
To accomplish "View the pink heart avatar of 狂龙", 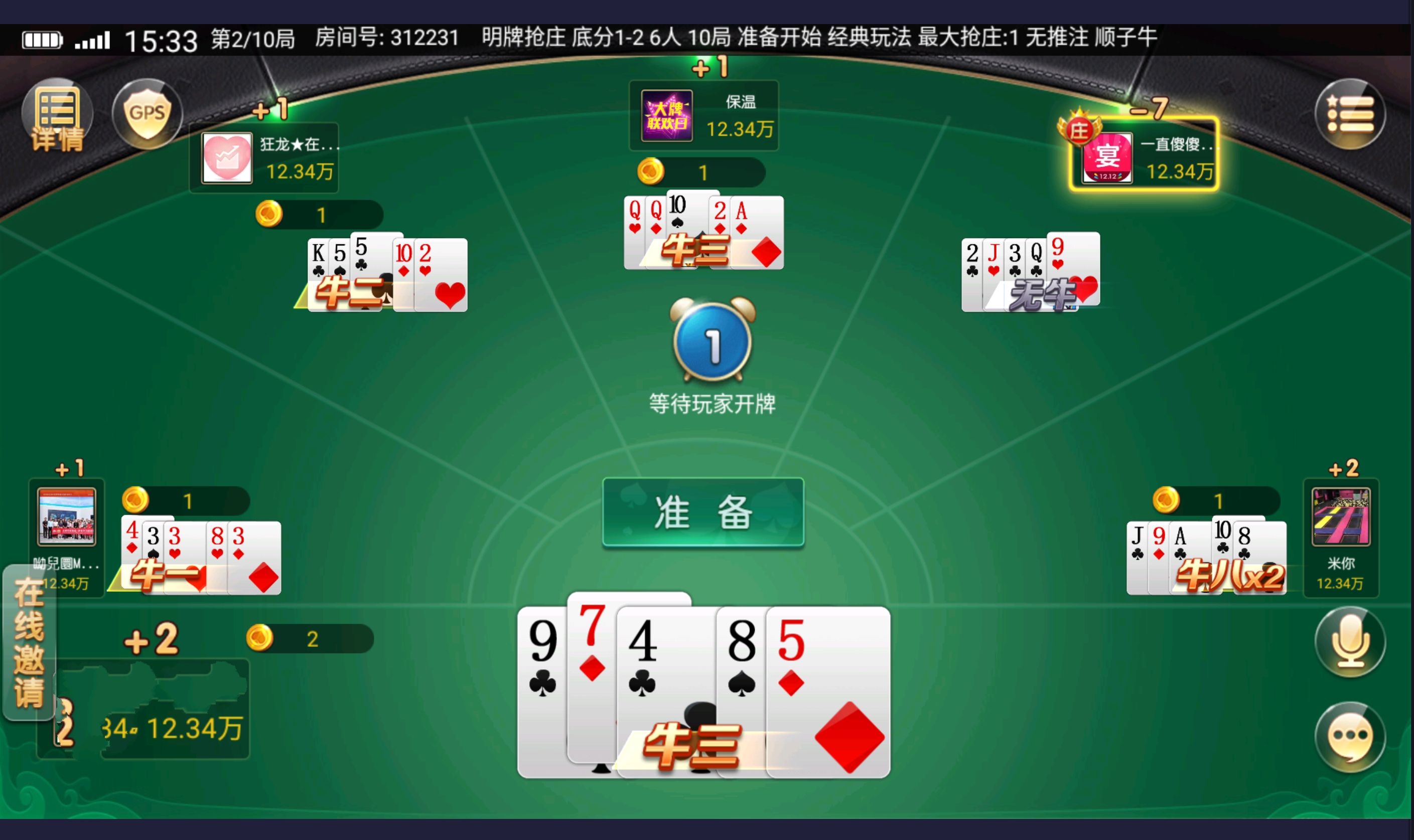I will pos(227,158).
